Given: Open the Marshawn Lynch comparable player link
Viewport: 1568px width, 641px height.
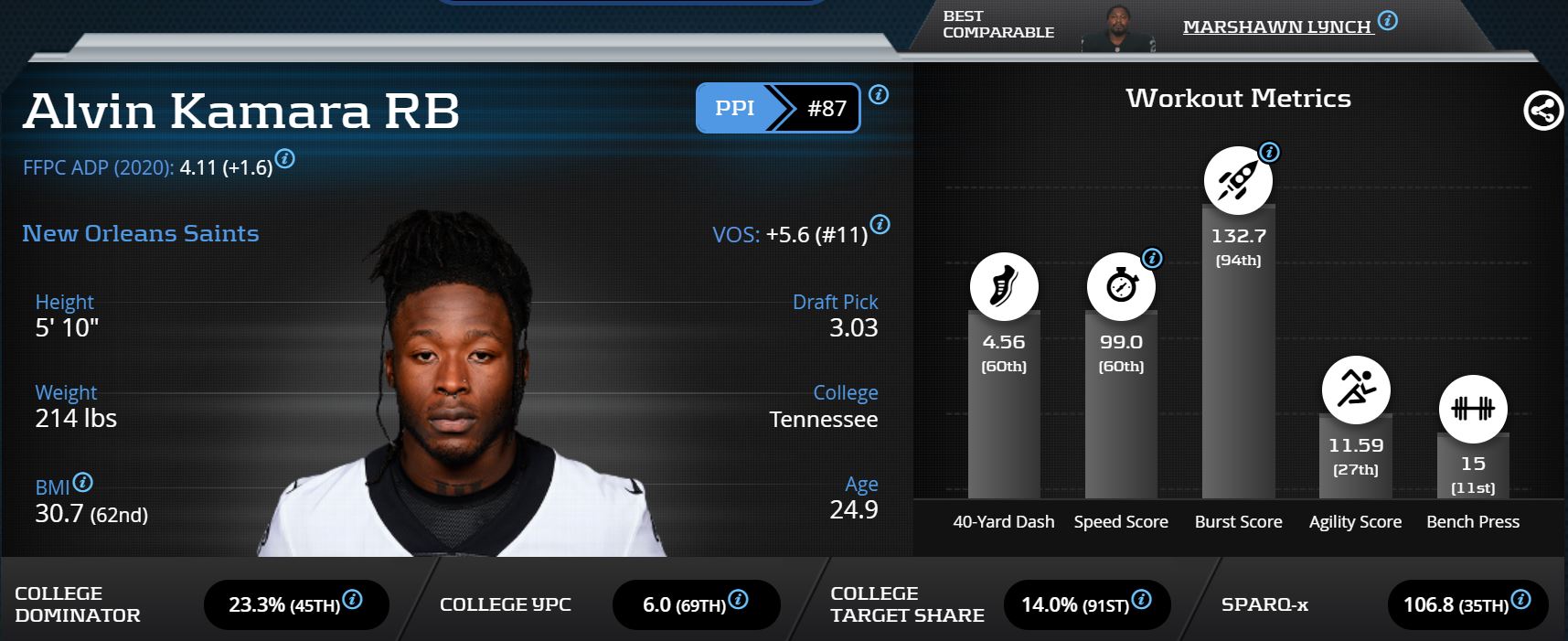Looking at the screenshot, I should click(1276, 27).
